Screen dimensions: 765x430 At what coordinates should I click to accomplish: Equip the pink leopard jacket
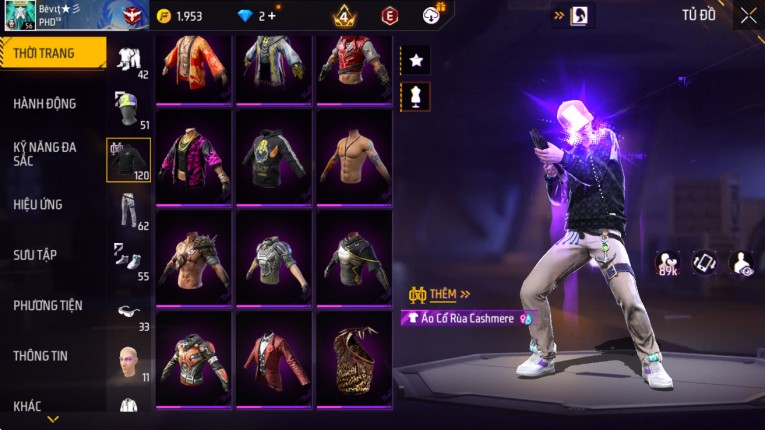pos(193,156)
